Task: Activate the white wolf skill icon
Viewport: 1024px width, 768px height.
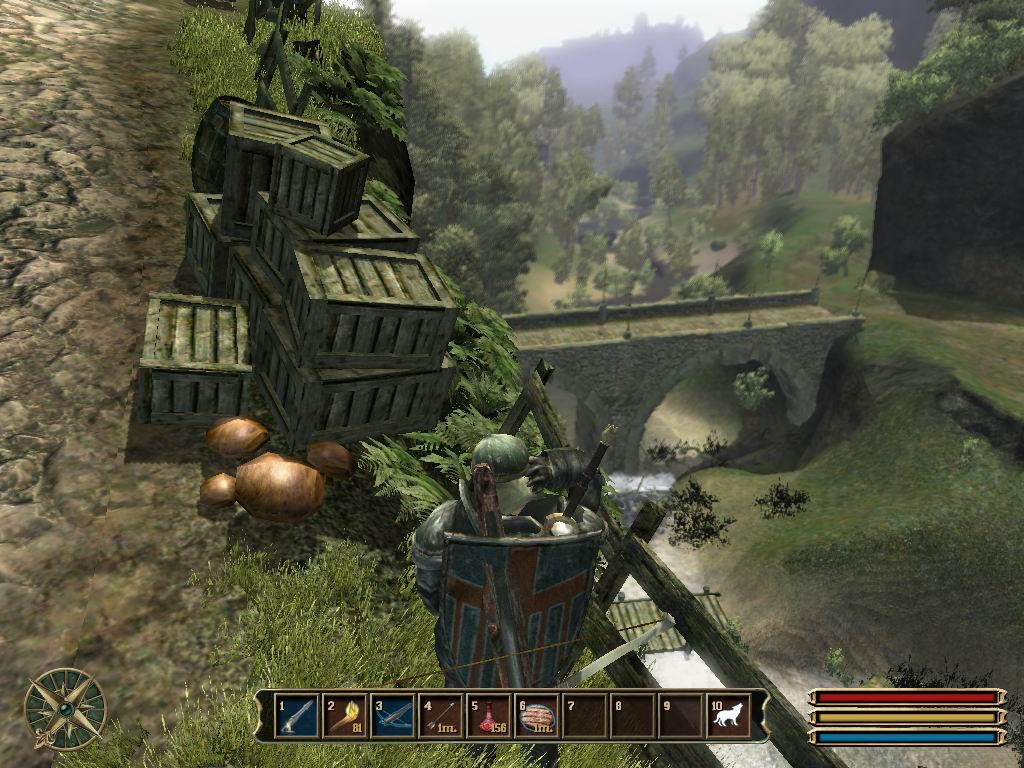Action: tap(728, 716)
